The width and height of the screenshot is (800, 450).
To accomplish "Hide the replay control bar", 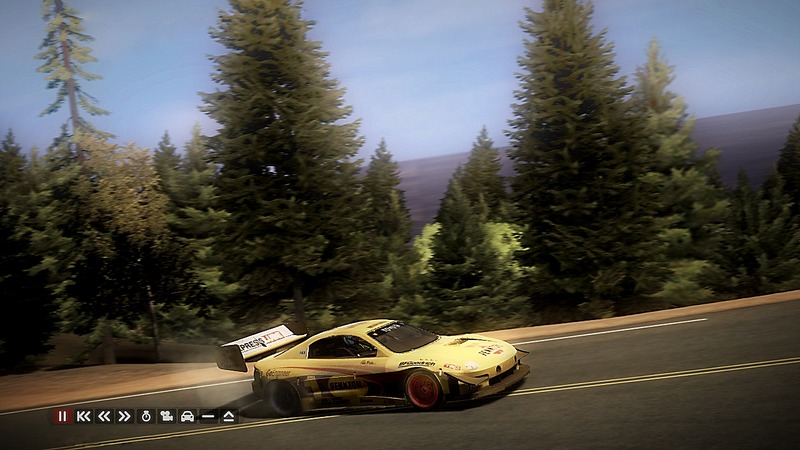I will pos(208,416).
